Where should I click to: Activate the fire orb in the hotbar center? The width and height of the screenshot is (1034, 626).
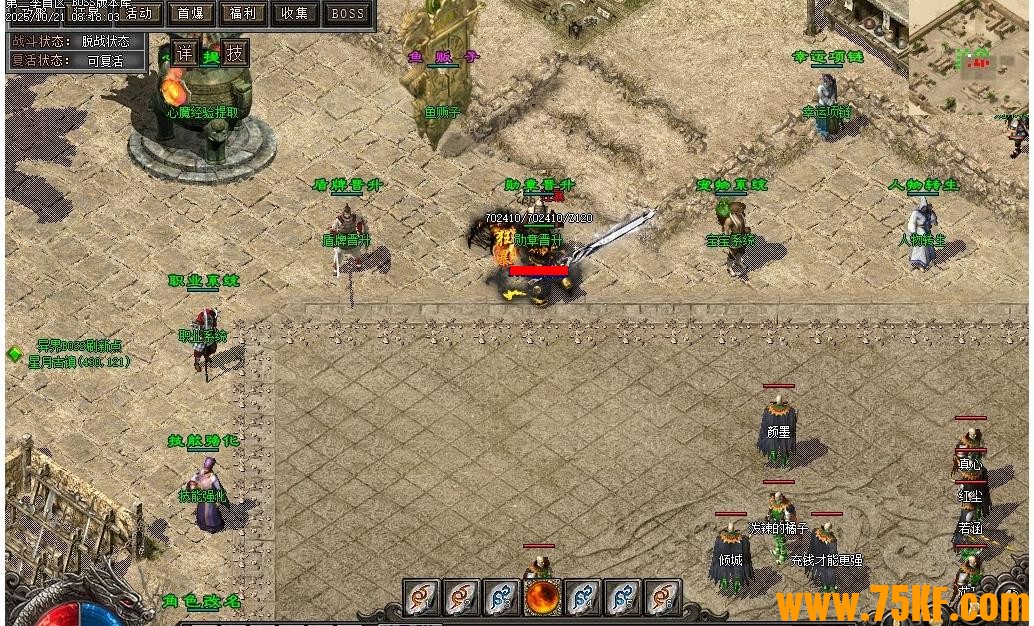pos(543,598)
